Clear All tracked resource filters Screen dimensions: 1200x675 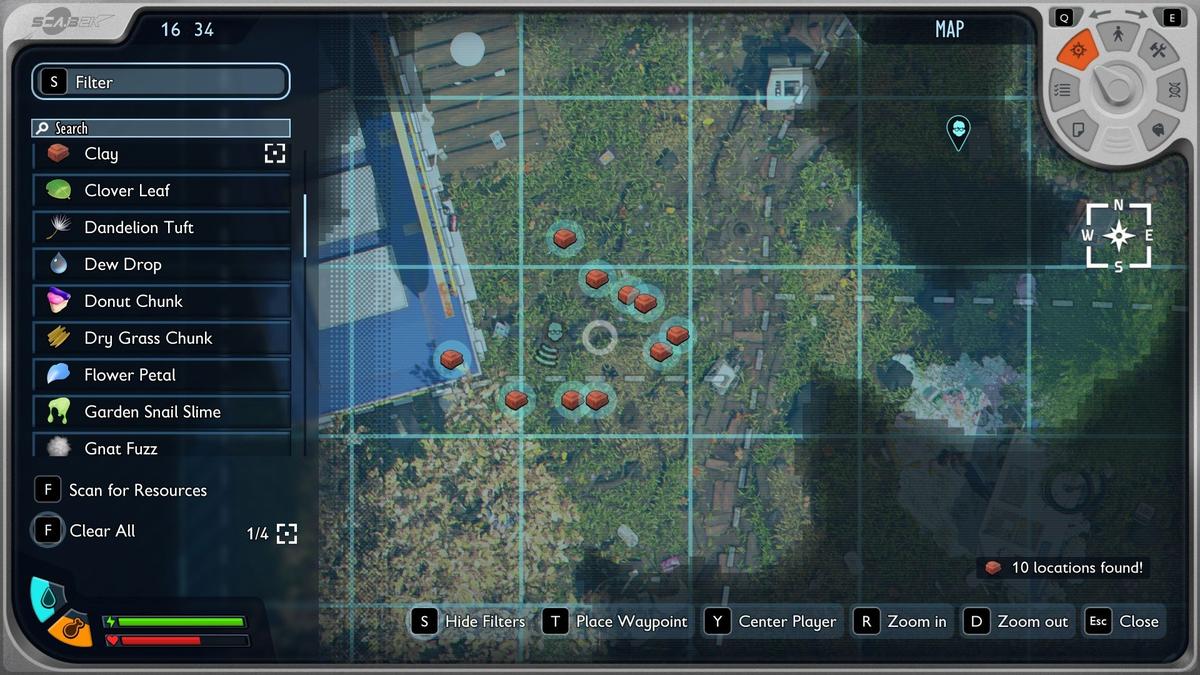(101, 531)
